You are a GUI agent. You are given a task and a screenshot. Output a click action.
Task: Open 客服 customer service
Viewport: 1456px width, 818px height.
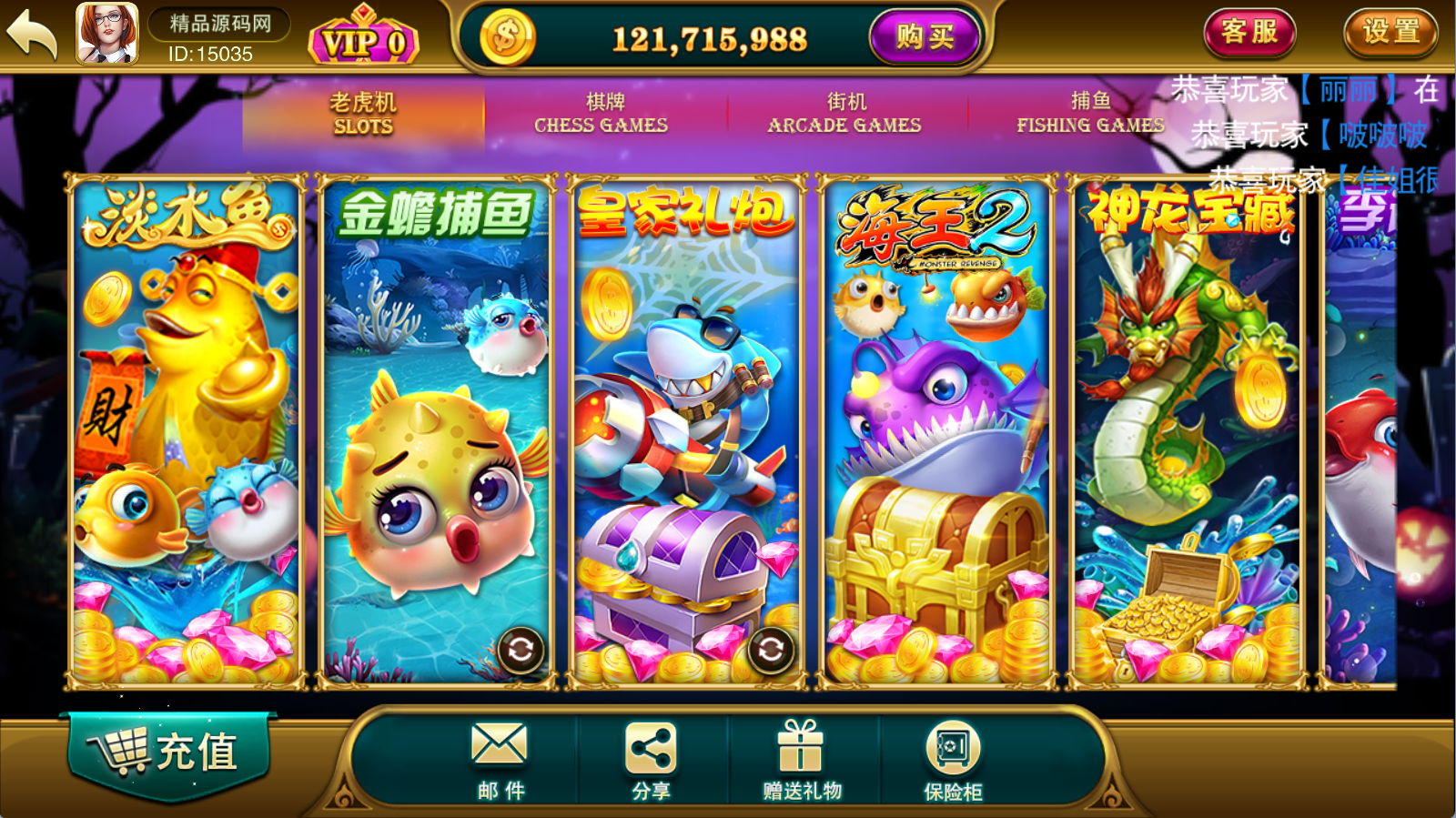pos(1249,33)
